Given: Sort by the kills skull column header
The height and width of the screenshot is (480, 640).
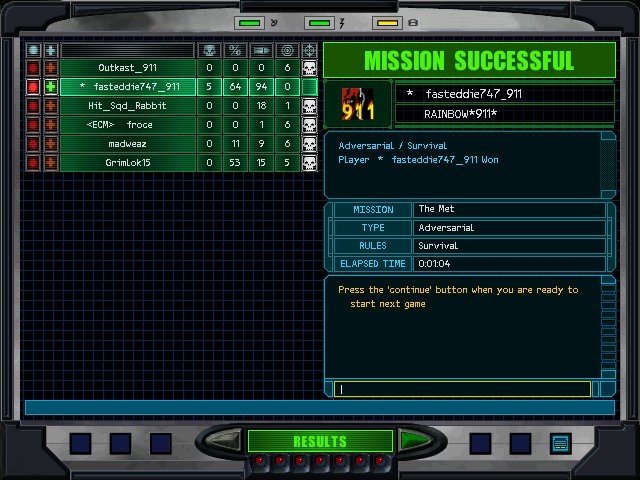Looking at the screenshot, I should coord(209,50).
